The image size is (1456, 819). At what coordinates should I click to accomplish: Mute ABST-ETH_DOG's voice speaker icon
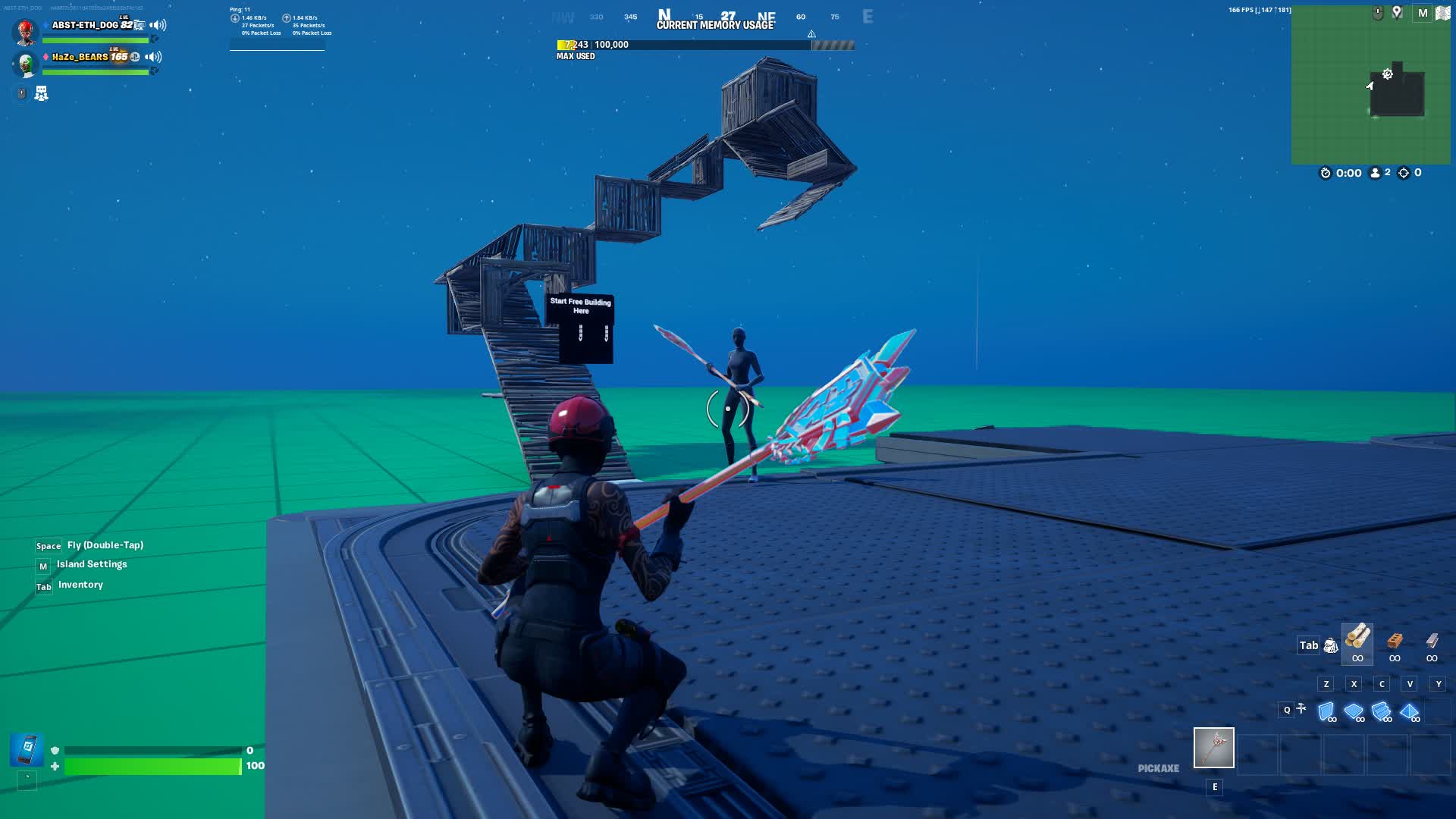tap(157, 26)
